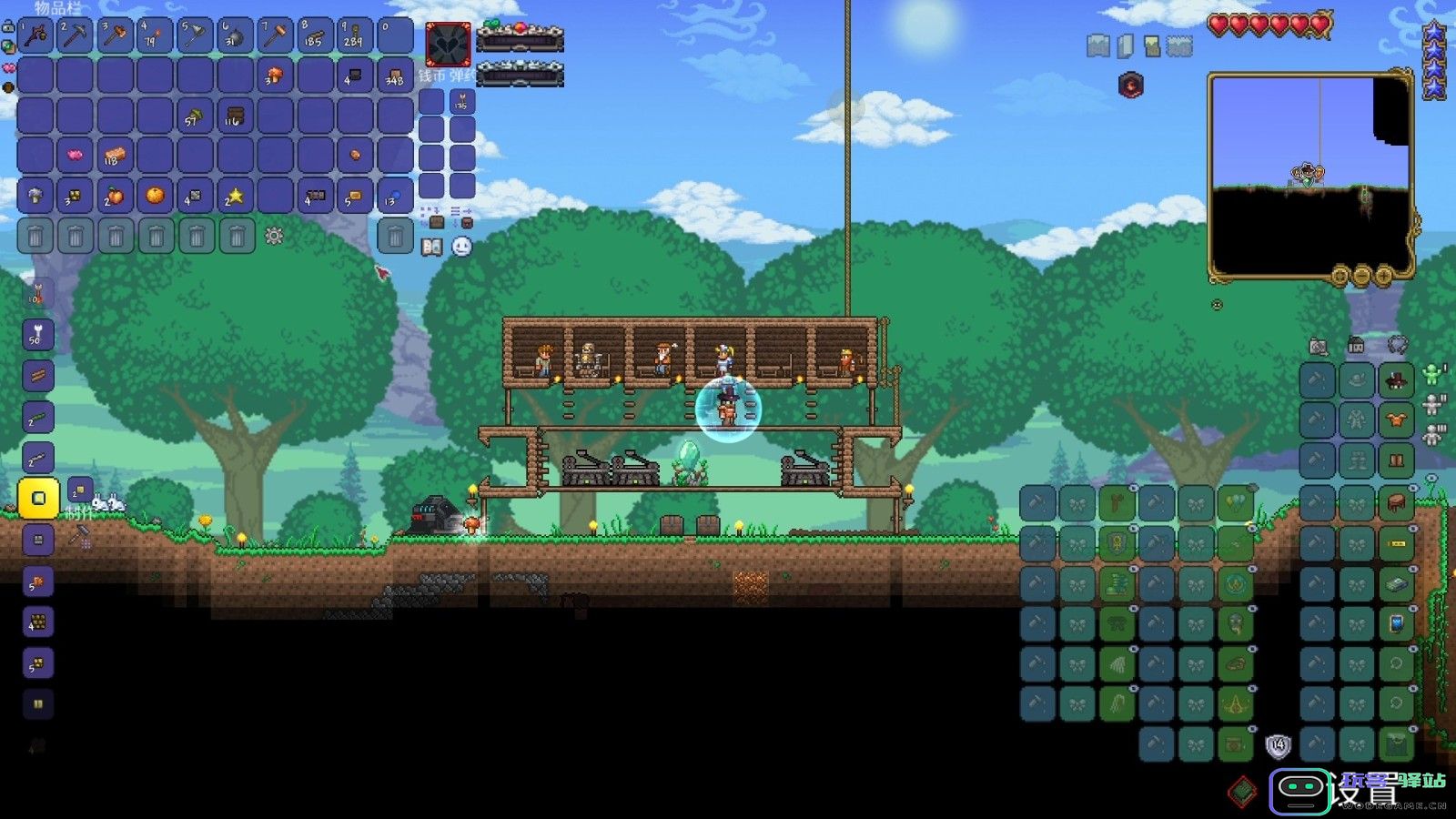
Task: Switch to the housing menu icon
Action: (x=1356, y=345)
